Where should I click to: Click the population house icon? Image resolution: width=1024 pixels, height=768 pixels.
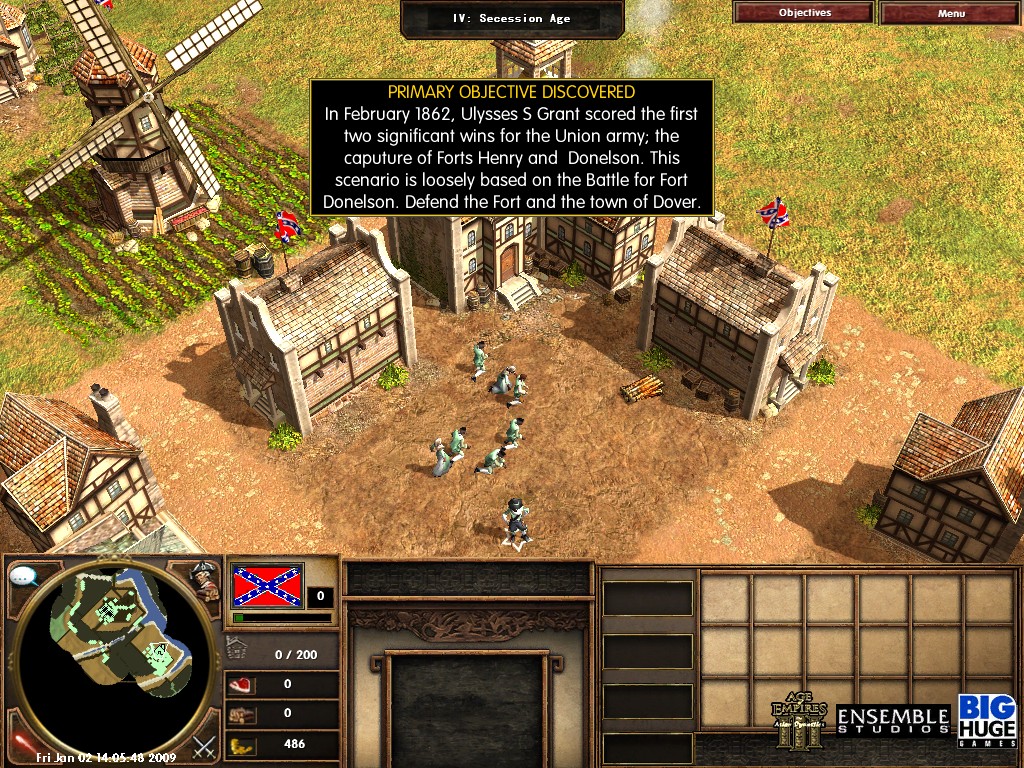237,651
